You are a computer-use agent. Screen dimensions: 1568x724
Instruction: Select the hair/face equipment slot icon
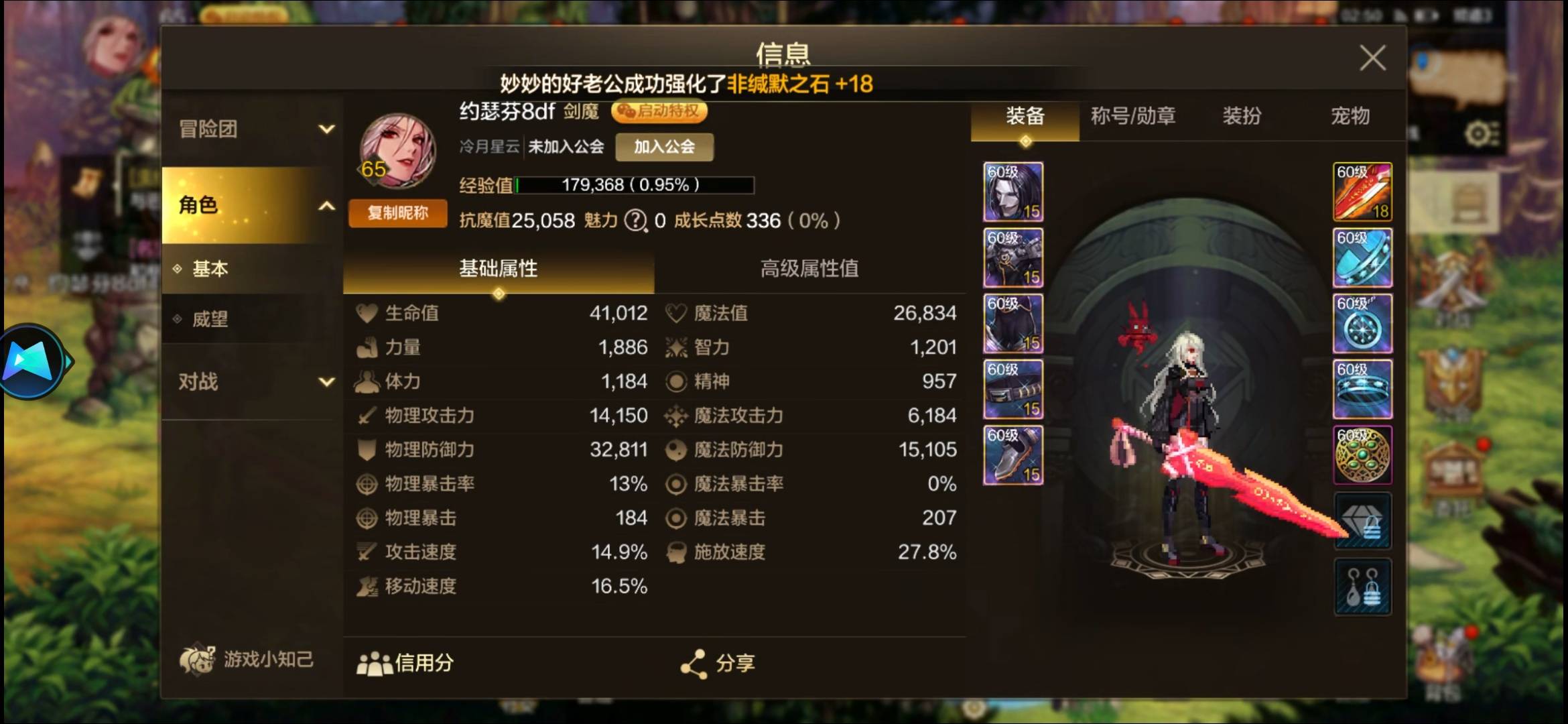click(1012, 193)
